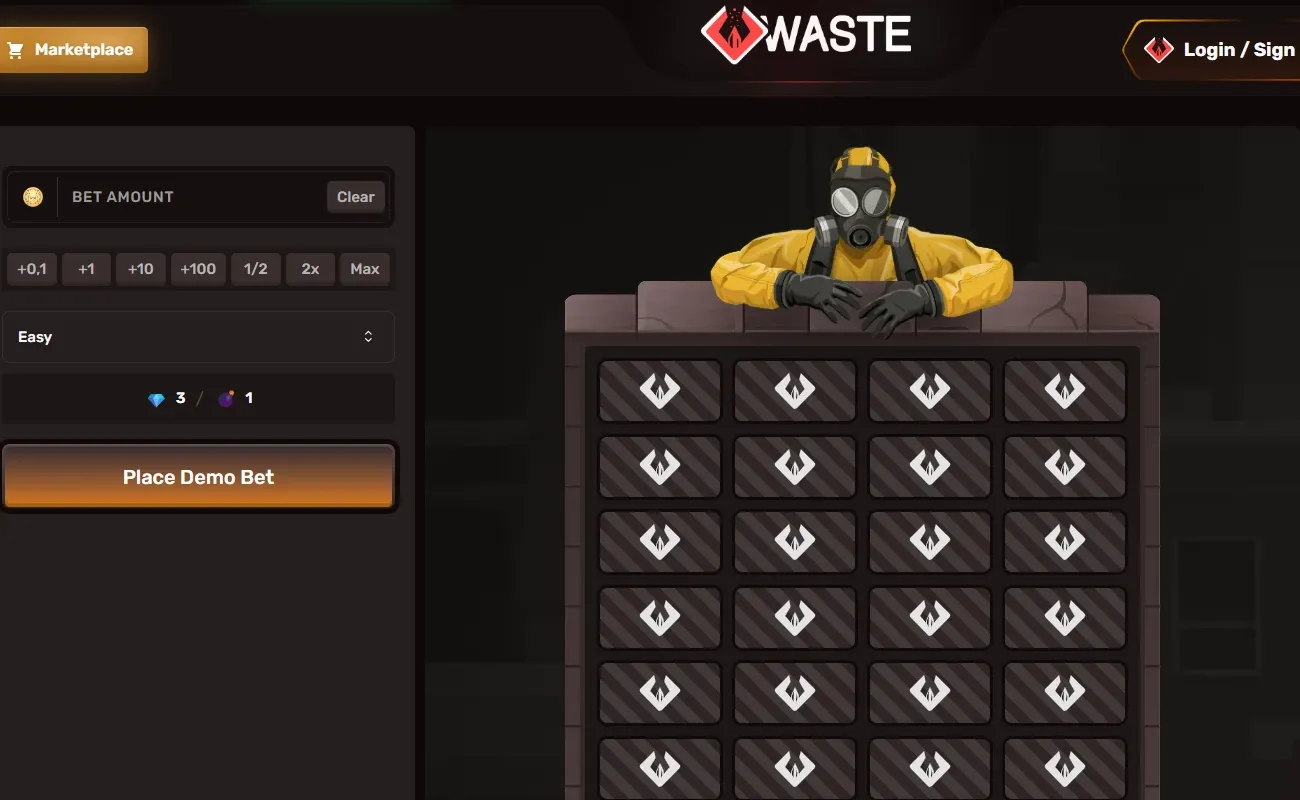Reveal the tile in the bottom-right corner
Image resolution: width=1300 pixels, height=800 pixels.
pos(1065,768)
